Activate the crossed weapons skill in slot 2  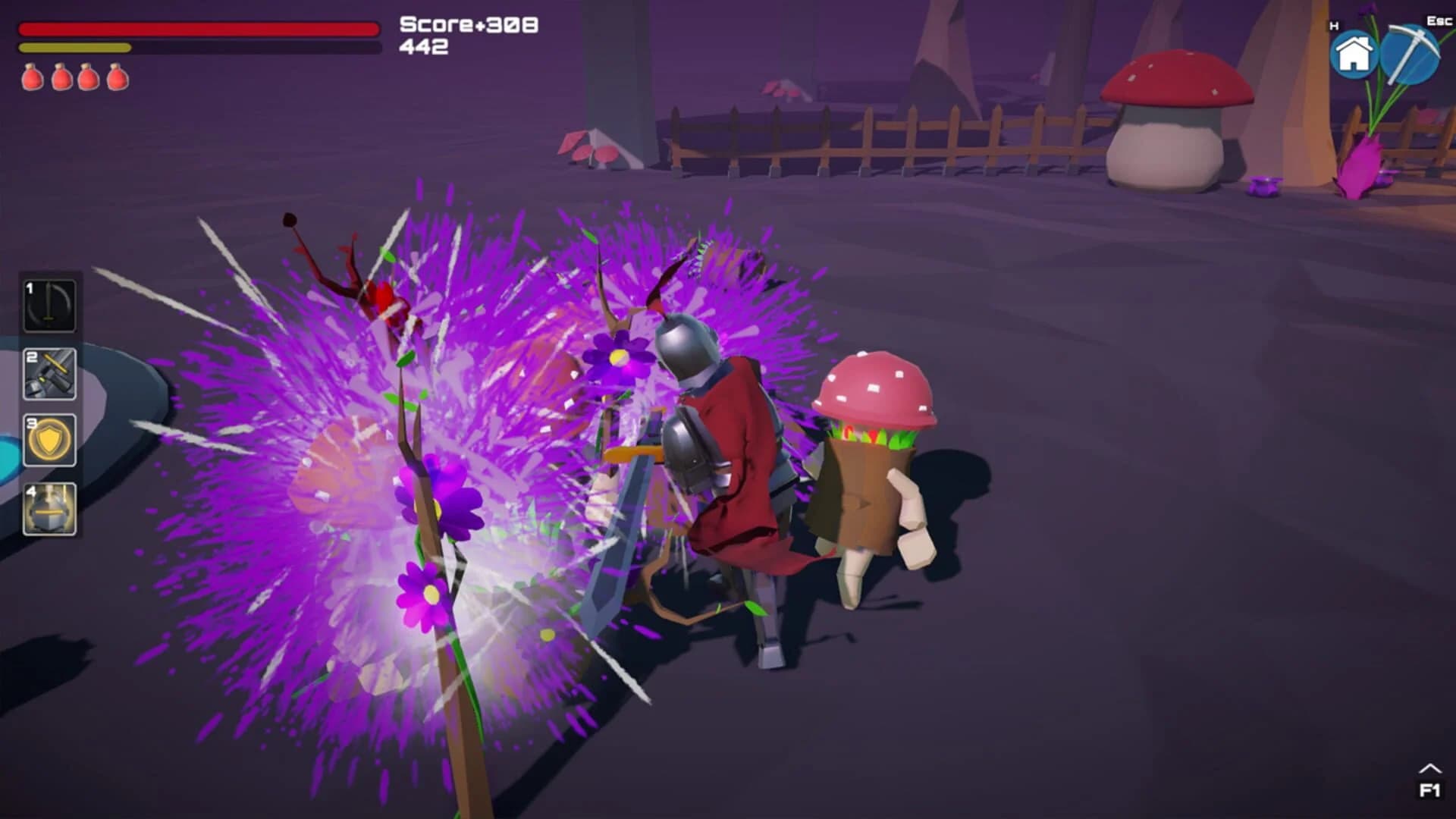49,375
